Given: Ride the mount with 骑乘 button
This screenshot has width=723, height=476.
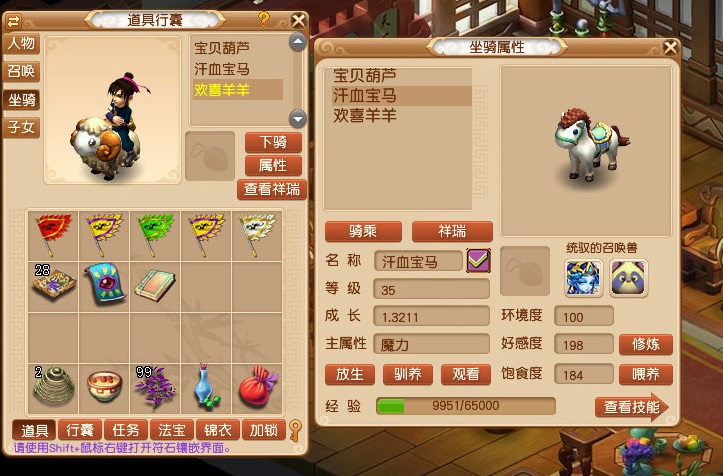Looking at the screenshot, I should [362, 231].
